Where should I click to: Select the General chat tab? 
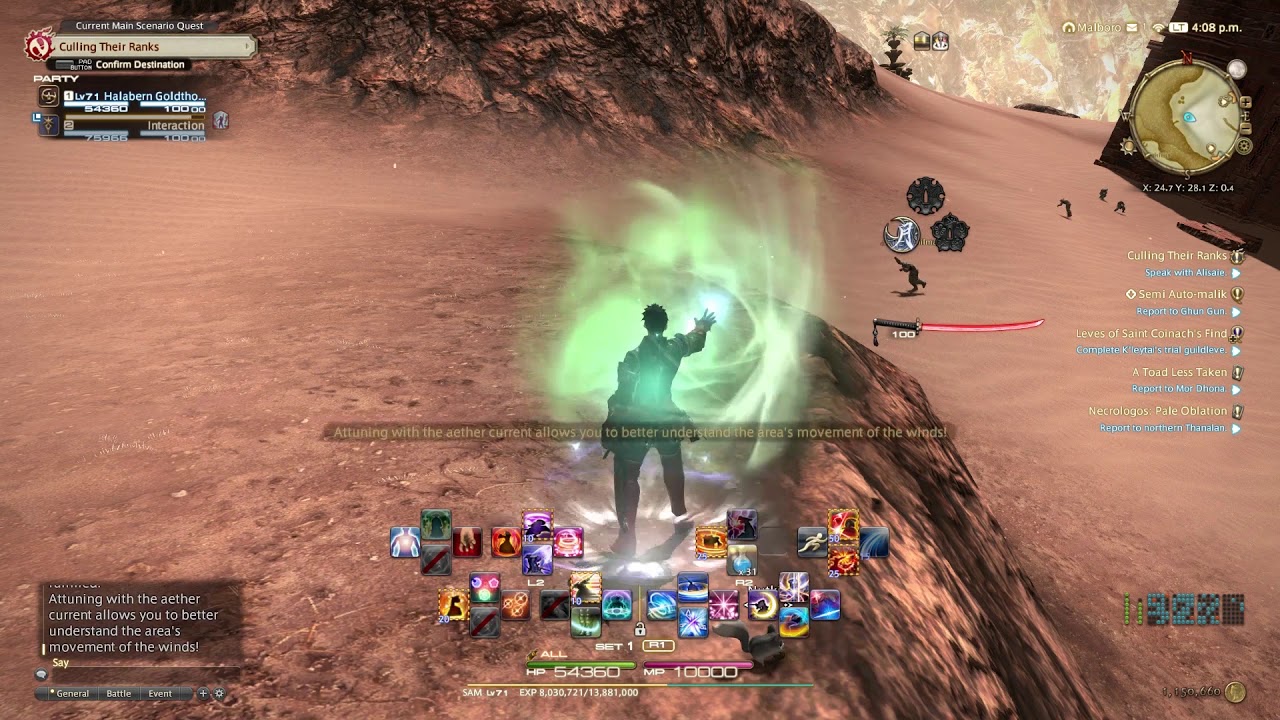click(x=71, y=693)
